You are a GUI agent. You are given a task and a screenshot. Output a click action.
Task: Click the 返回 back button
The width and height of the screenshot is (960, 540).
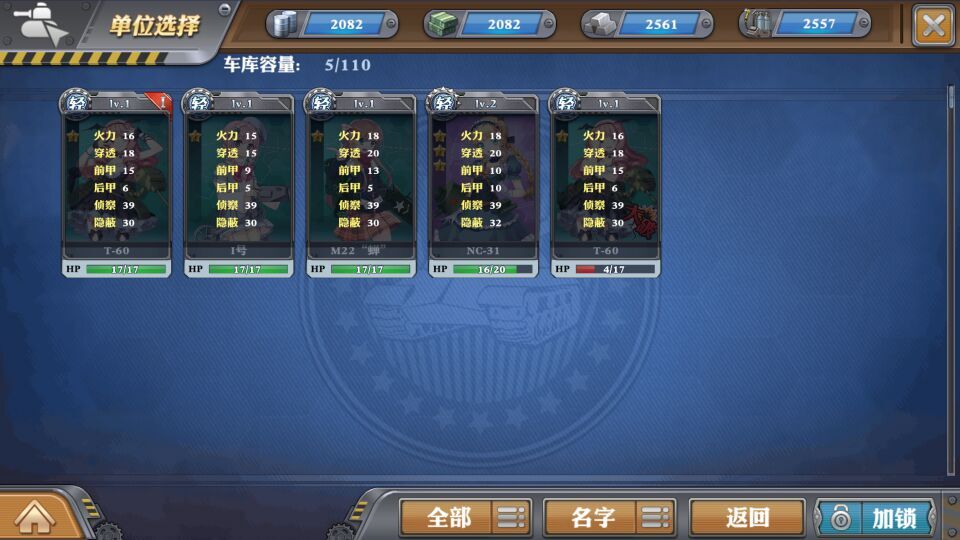tap(747, 517)
